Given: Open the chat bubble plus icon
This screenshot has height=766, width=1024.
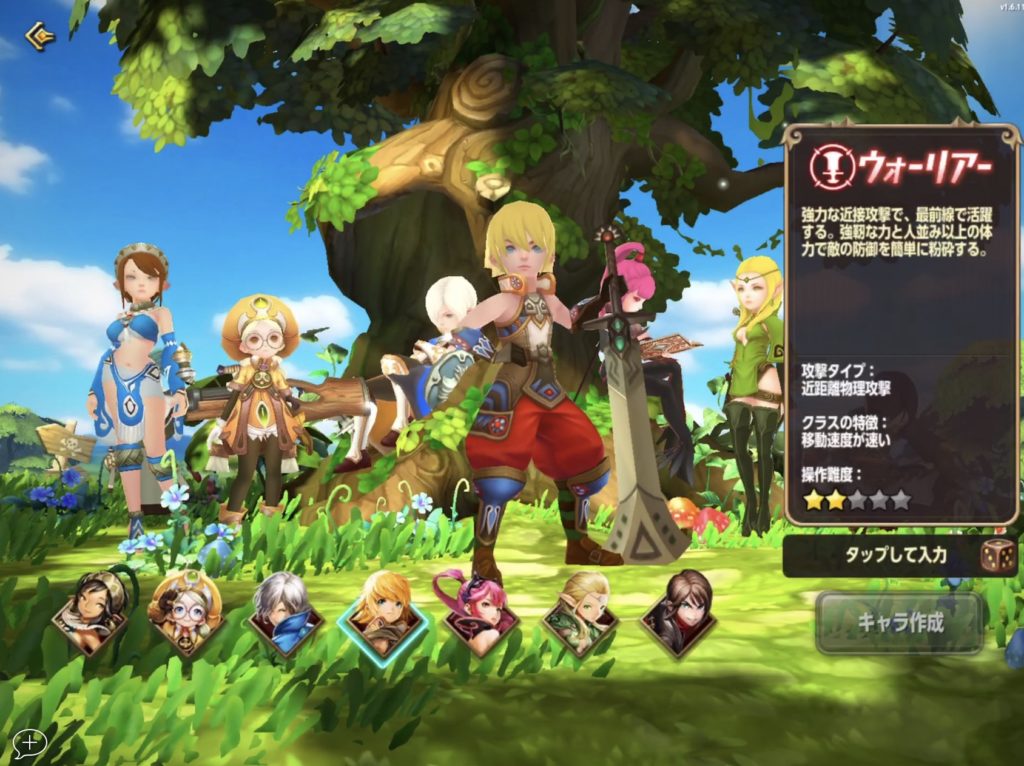Looking at the screenshot, I should [30, 742].
